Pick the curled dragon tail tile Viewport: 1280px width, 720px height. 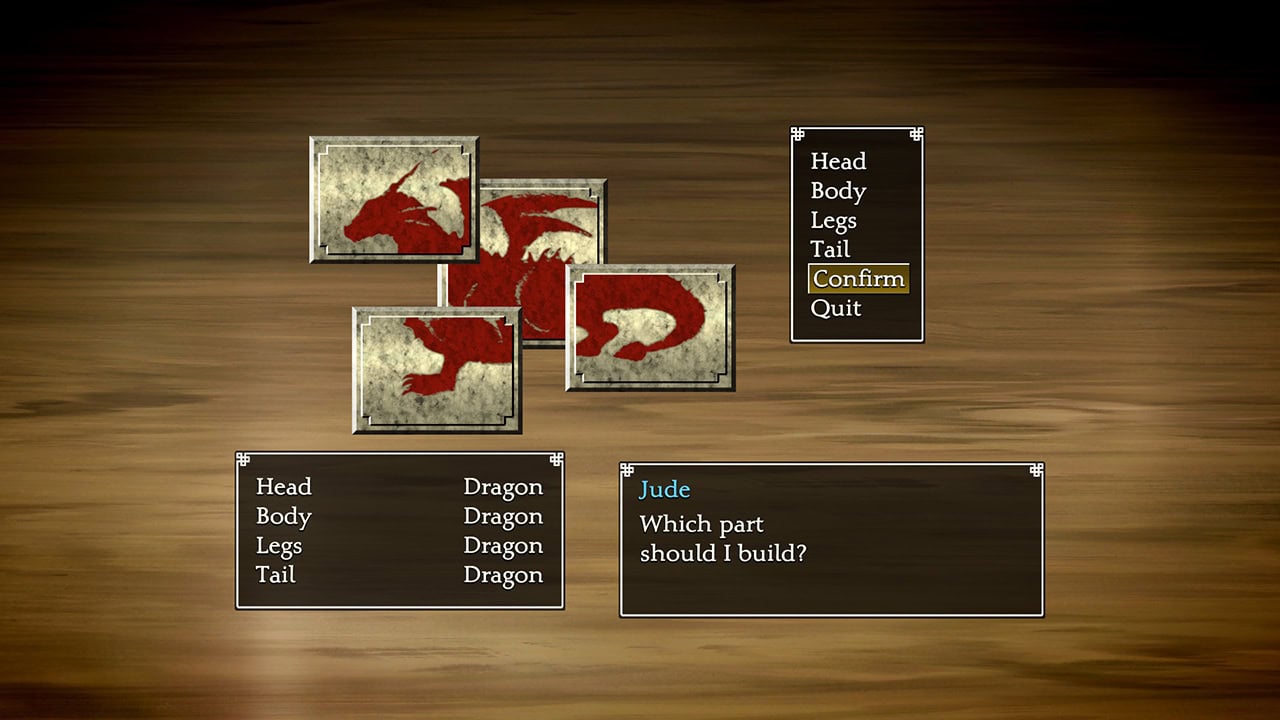pos(650,327)
